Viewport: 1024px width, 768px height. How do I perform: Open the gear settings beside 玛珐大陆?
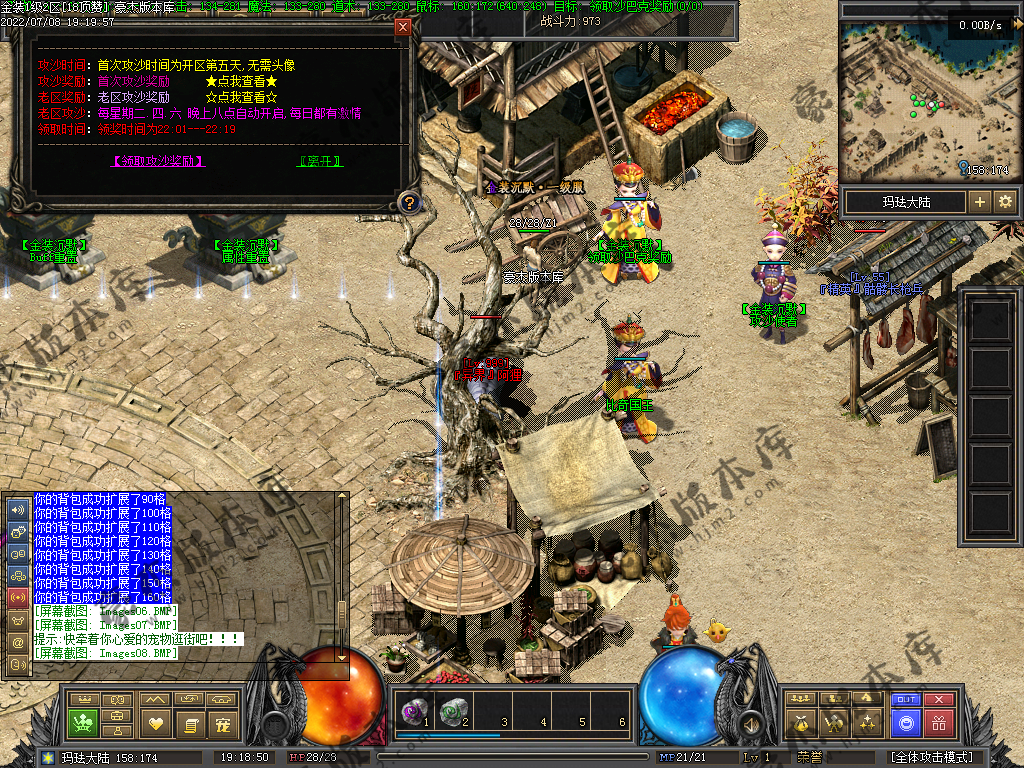coord(1005,202)
